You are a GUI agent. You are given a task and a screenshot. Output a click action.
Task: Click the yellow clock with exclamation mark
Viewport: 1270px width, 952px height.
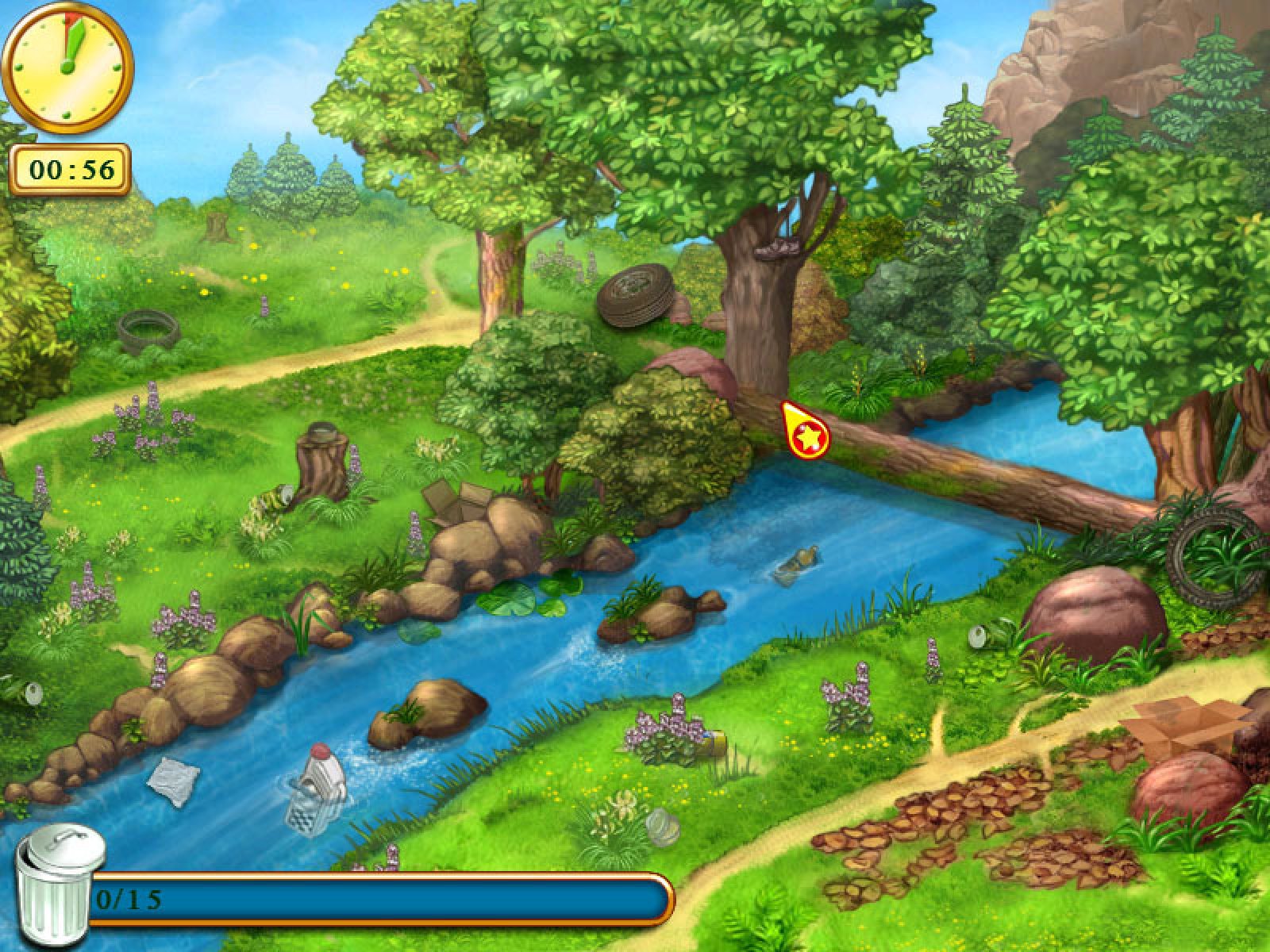pyautogui.click(x=68, y=67)
